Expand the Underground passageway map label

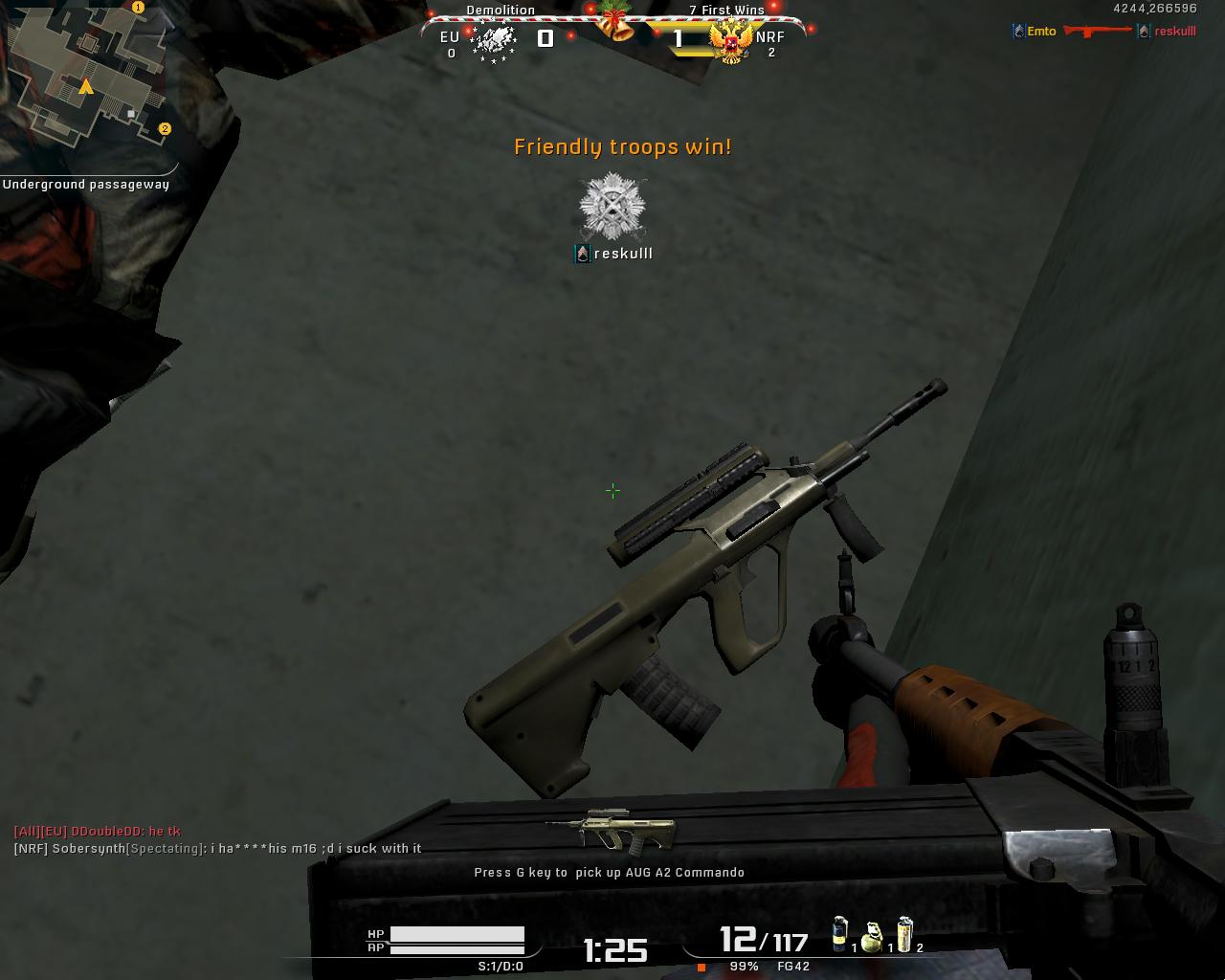pos(86,184)
